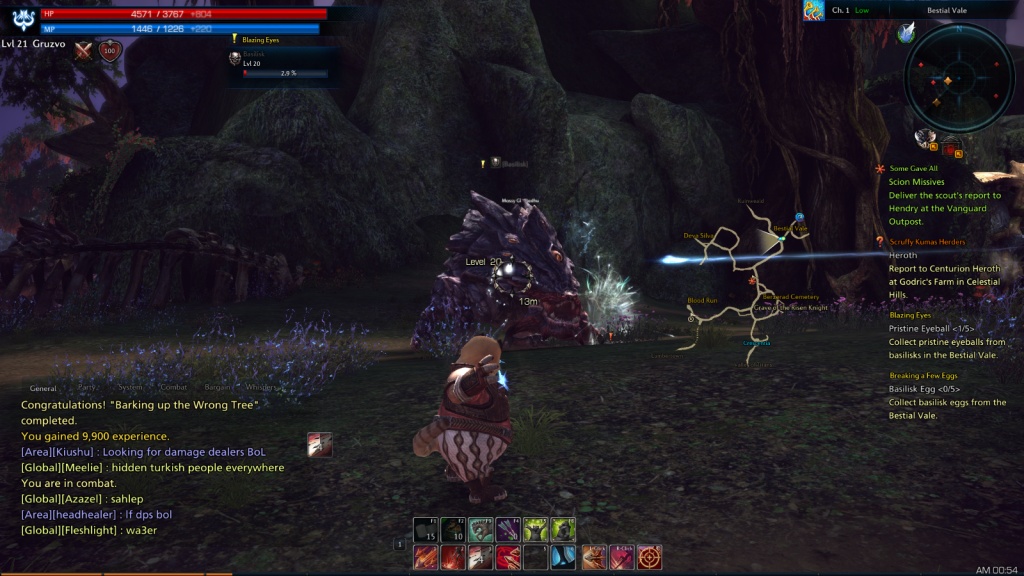This screenshot has width=1024, height=576.
Task: Click the red shrine icon below minimap
Action: coord(949,146)
